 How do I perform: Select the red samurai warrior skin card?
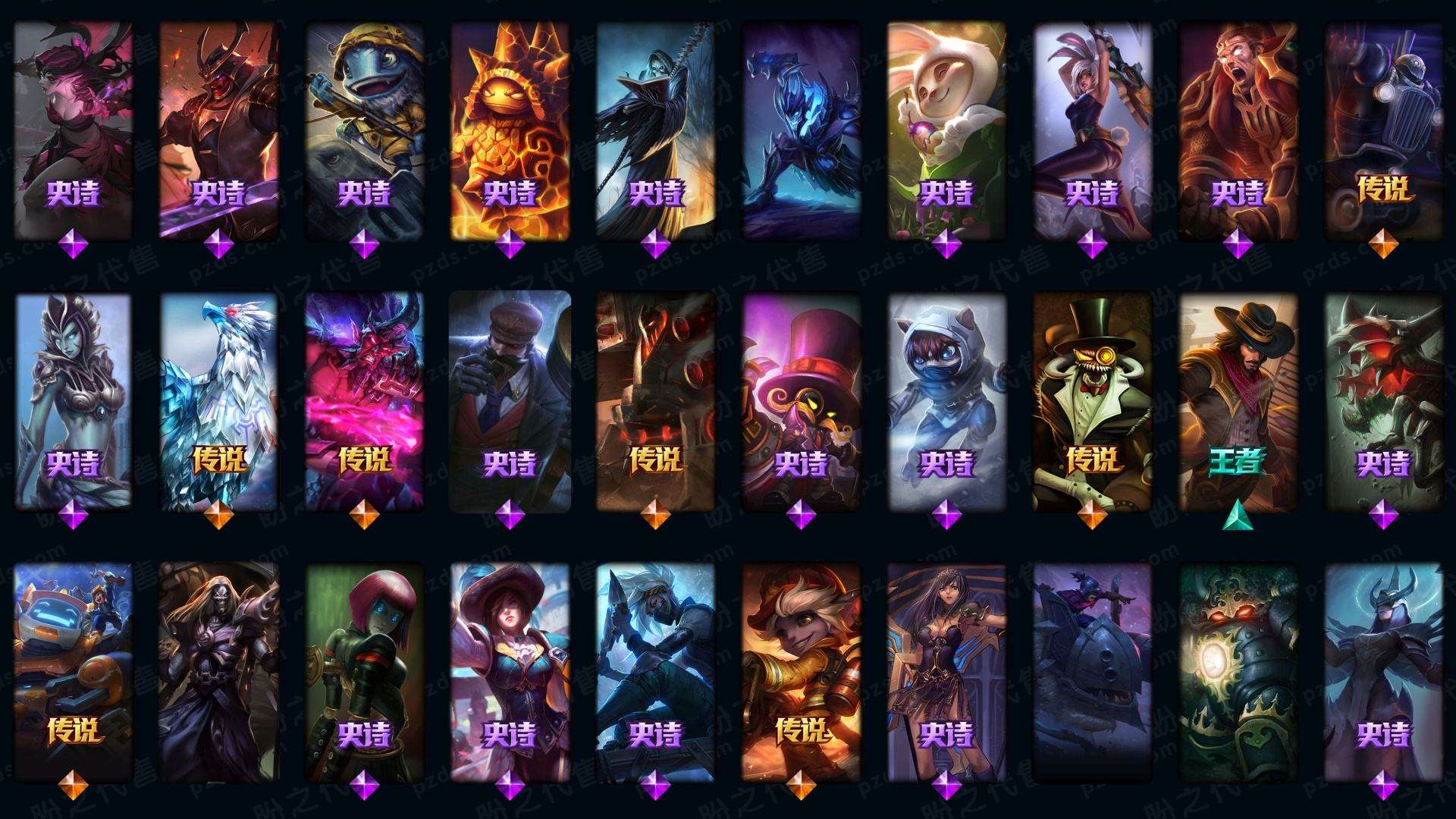point(218,129)
